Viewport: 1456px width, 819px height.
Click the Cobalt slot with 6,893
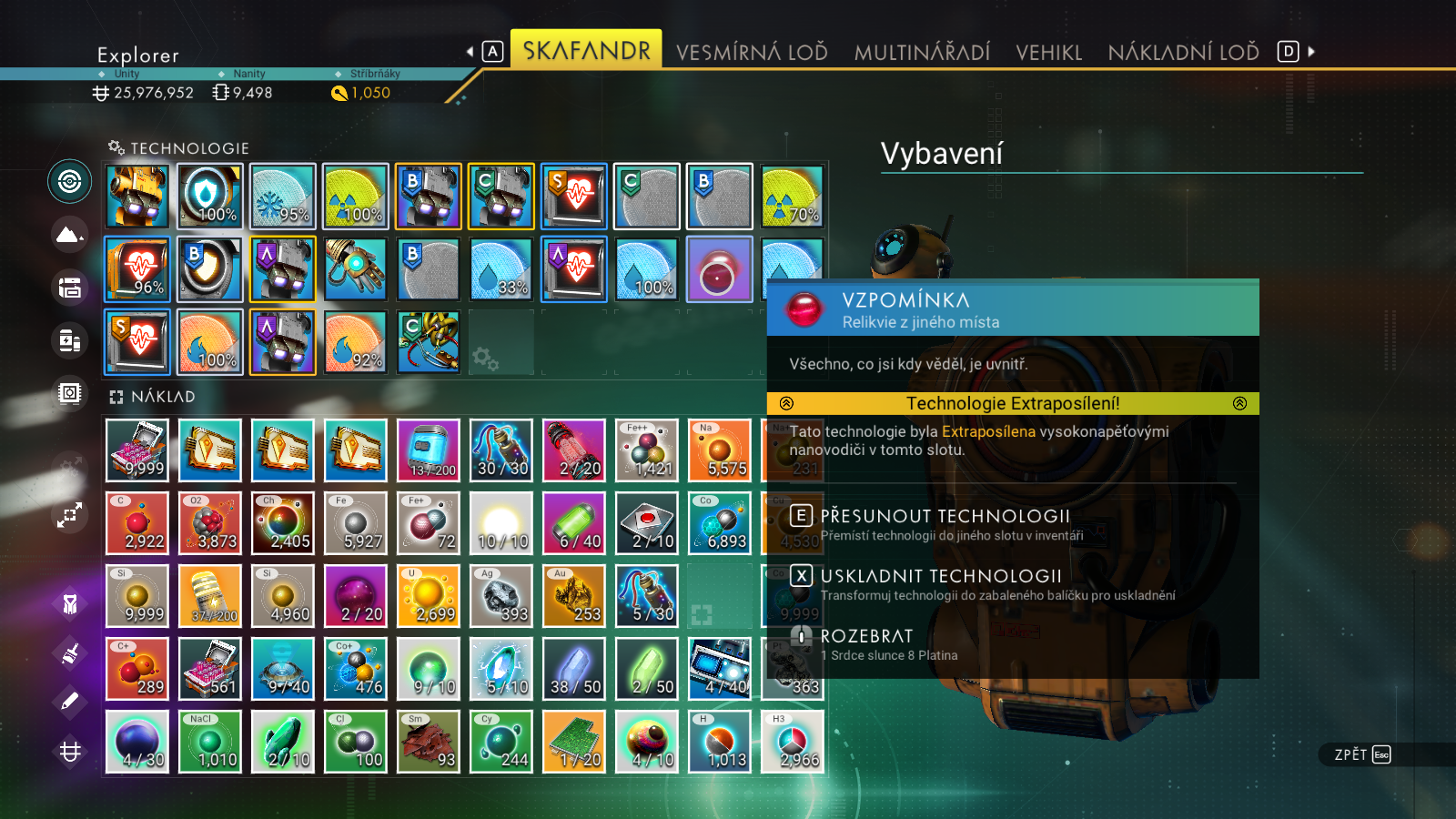click(x=720, y=523)
